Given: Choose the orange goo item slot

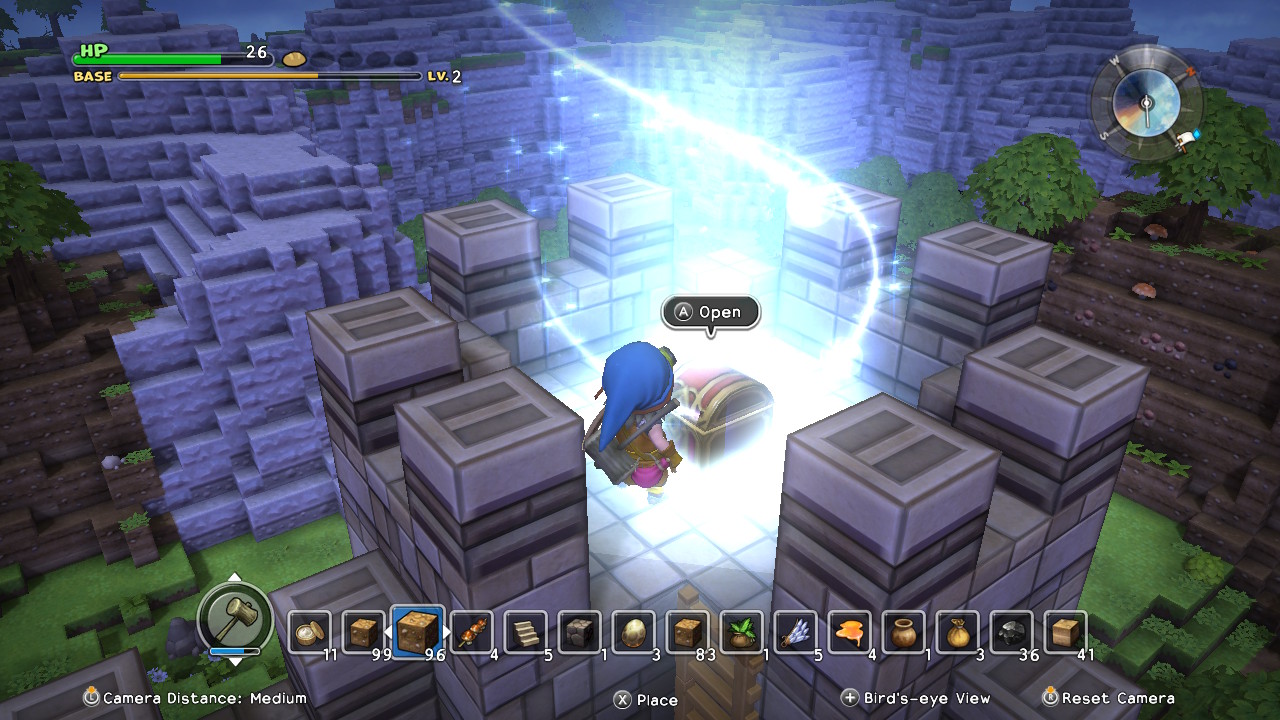Looking at the screenshot, I should (x=849, y=632).
